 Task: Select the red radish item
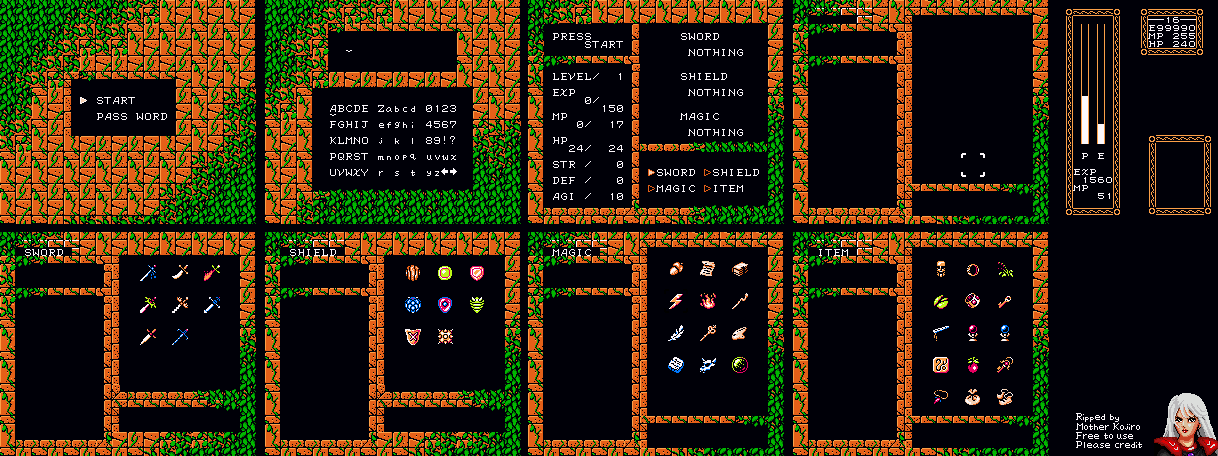tap(972, 364)
